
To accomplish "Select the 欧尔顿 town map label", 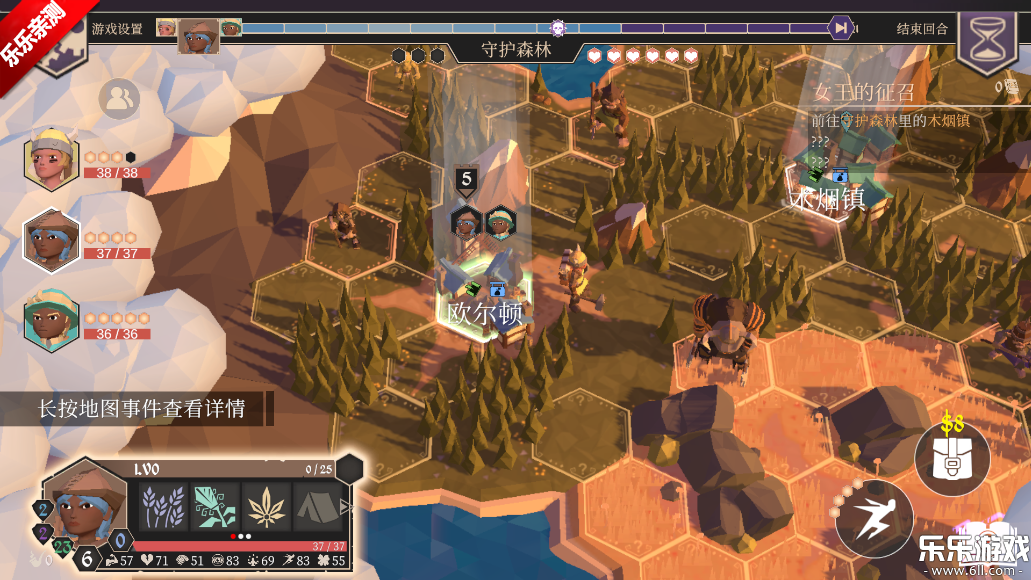I will (485, 314).
